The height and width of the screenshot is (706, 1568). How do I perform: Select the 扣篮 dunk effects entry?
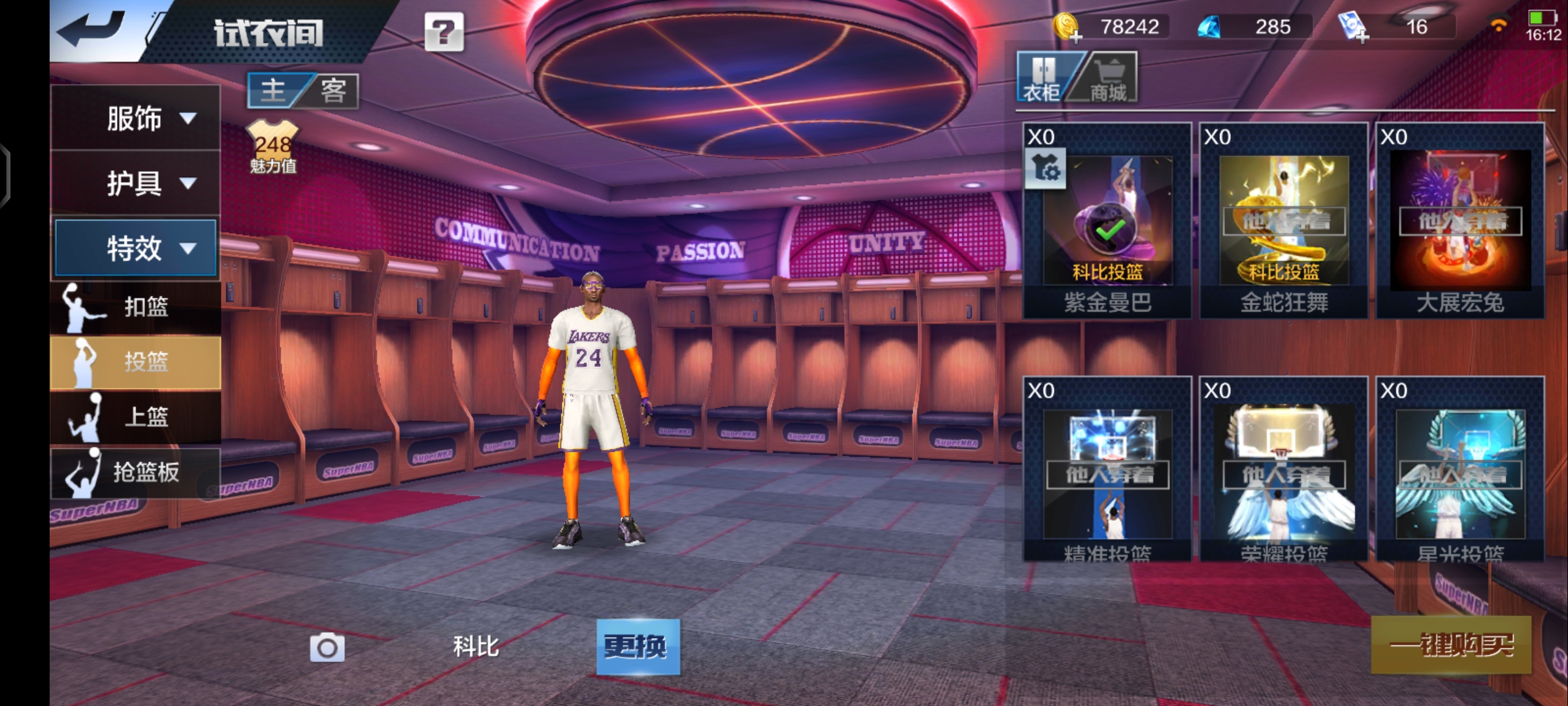pos(136,307)
